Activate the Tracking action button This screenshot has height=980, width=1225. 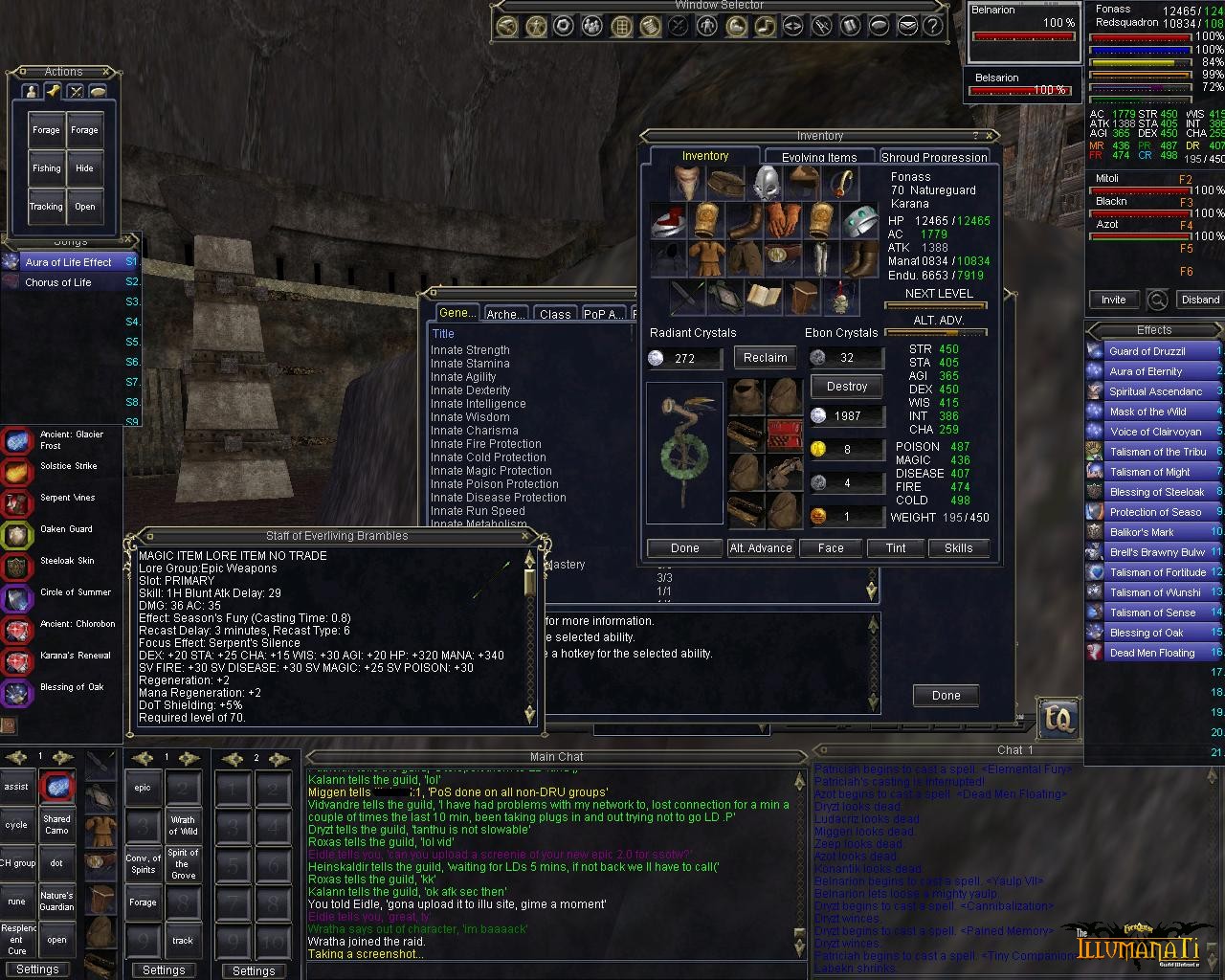click(46, 207)
